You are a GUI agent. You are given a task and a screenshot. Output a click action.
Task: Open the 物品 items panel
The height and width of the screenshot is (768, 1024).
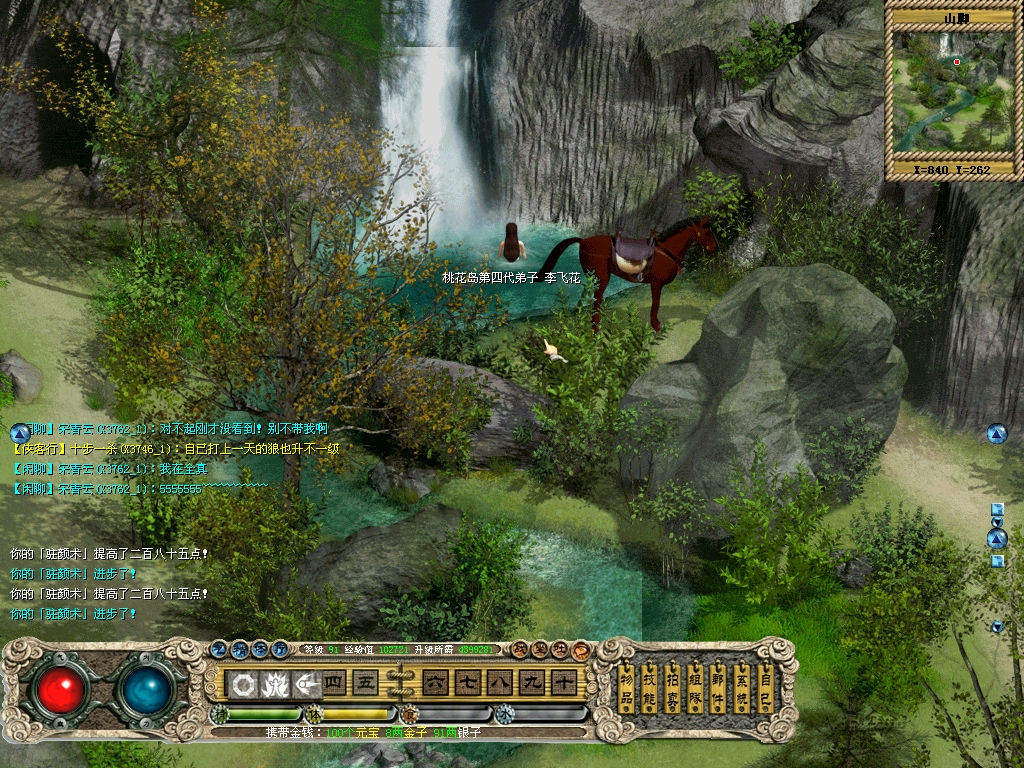click(626, 690)
